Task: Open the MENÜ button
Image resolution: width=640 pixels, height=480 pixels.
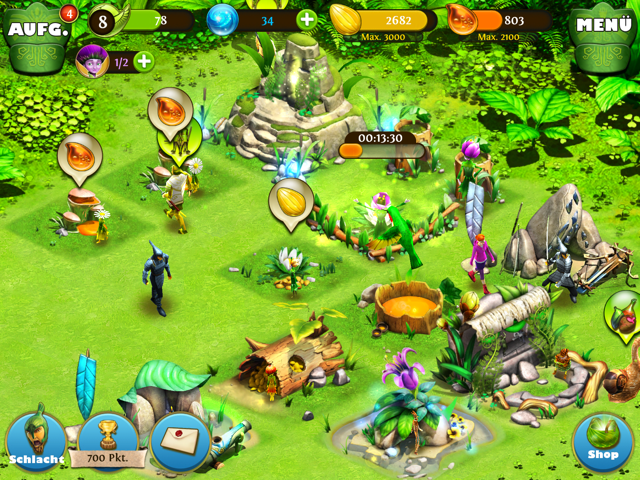Action: (604, 26)
